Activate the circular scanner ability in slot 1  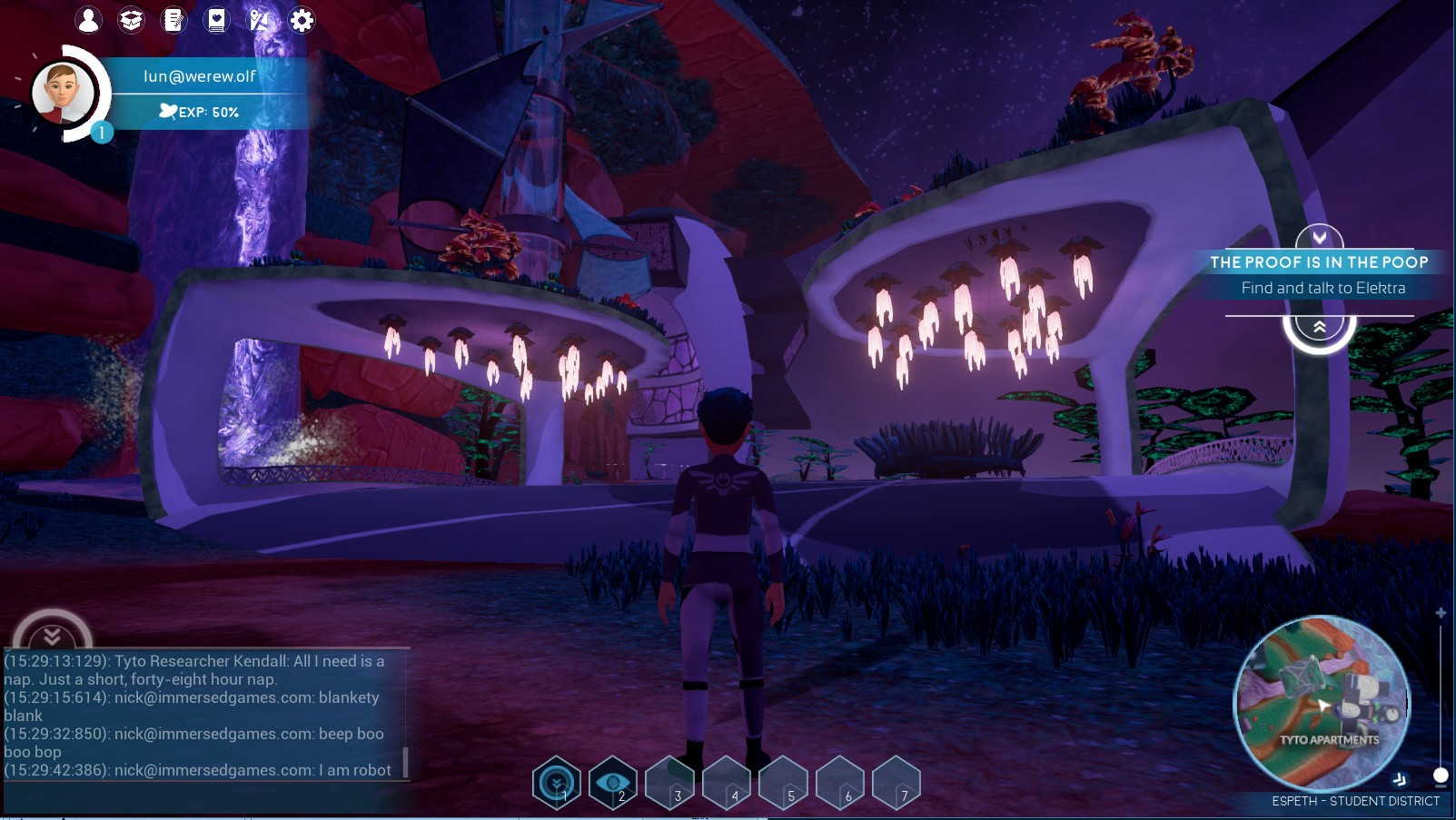point(557,783)
